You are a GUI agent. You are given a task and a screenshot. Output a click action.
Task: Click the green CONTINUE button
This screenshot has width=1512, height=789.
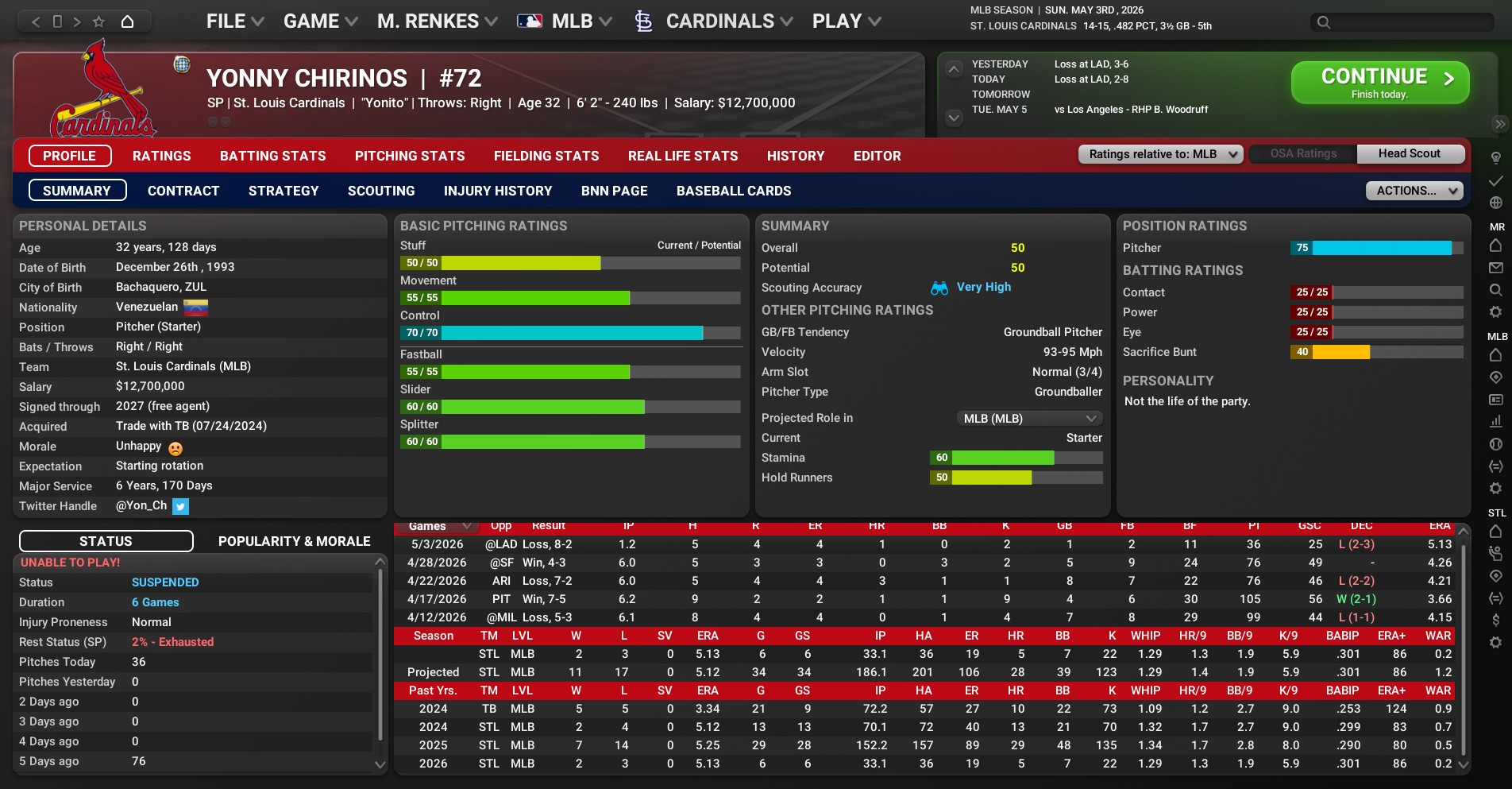1379,83
